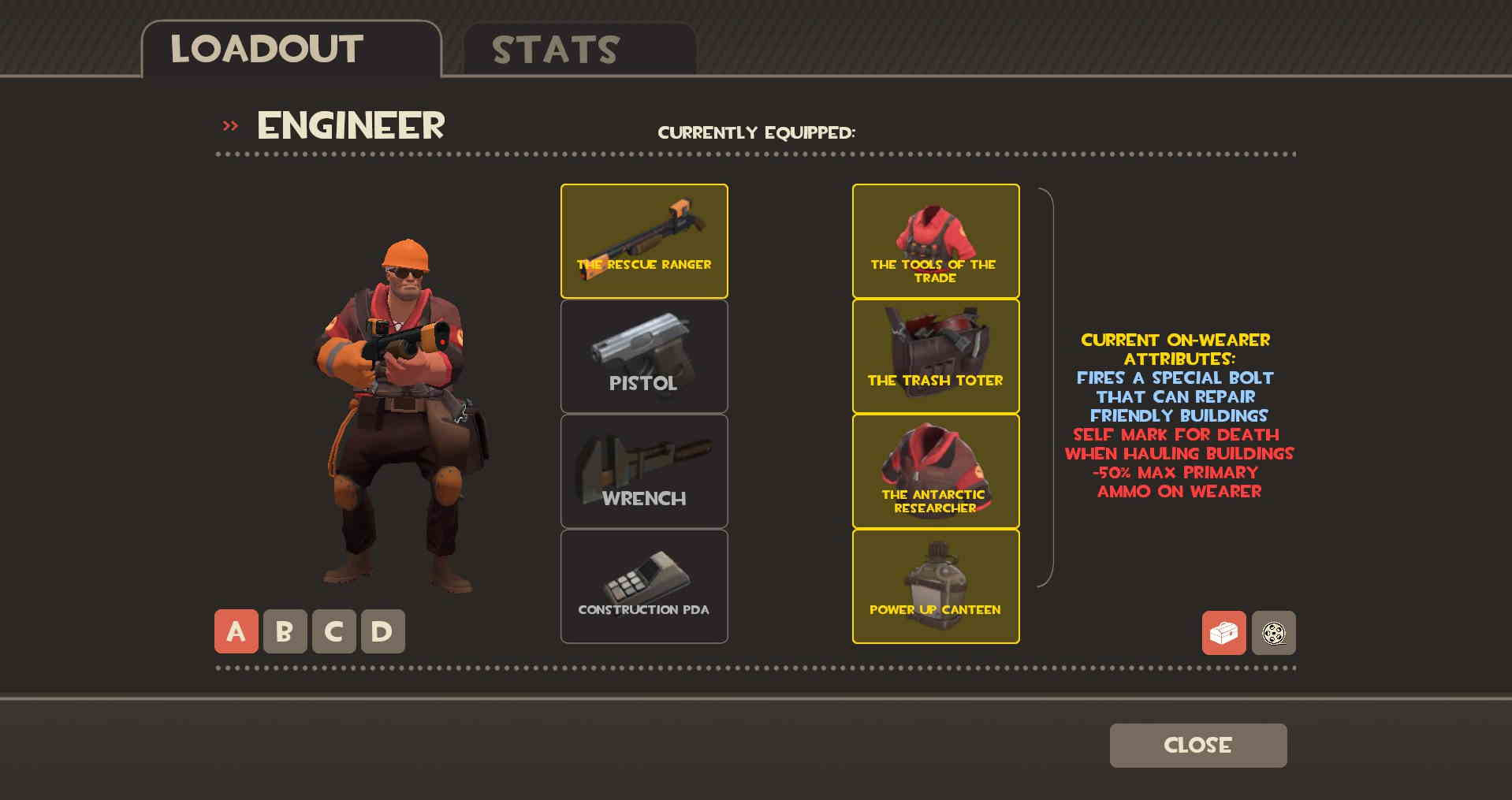Switch to loadout preset B
Image resolution: width=1512 pixels, height=800 pixels.
(285, 631)
